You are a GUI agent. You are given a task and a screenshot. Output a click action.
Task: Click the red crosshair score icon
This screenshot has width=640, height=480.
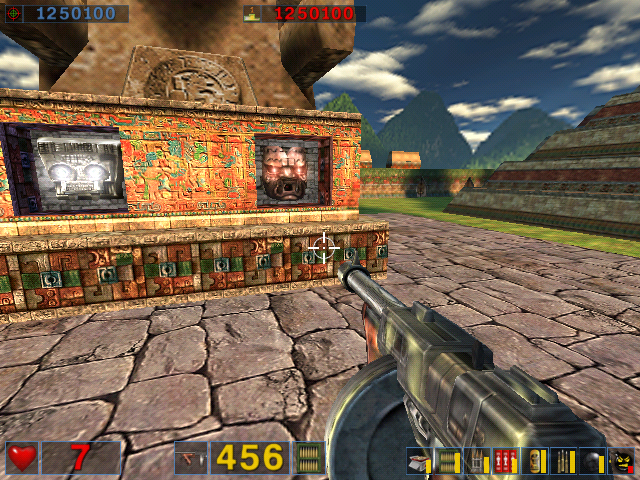coord(16,14)
